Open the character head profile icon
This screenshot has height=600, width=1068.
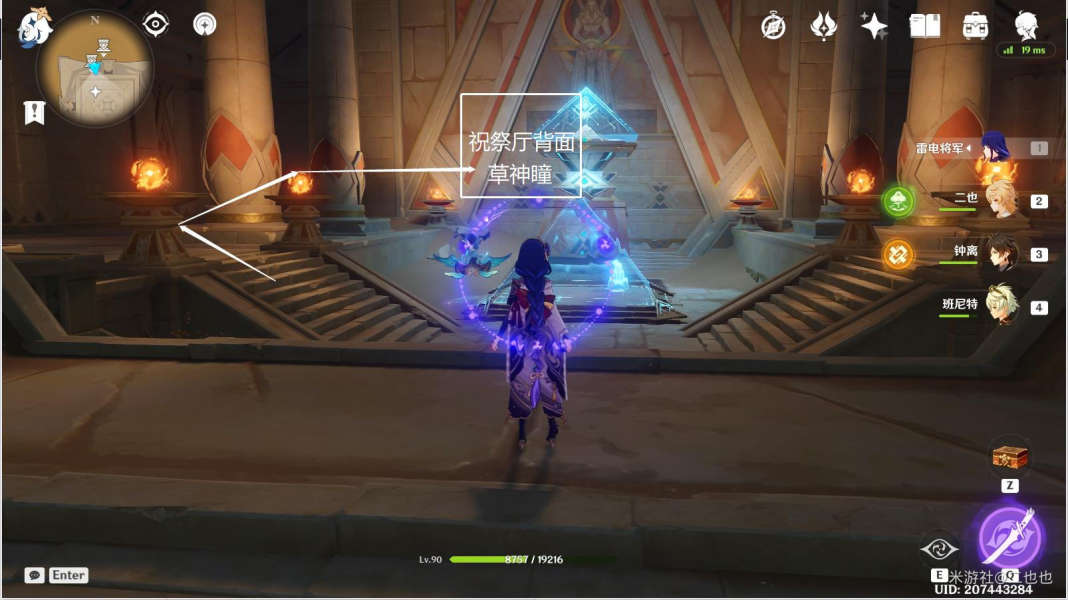pyautogui.click(x=1026, y=25)
